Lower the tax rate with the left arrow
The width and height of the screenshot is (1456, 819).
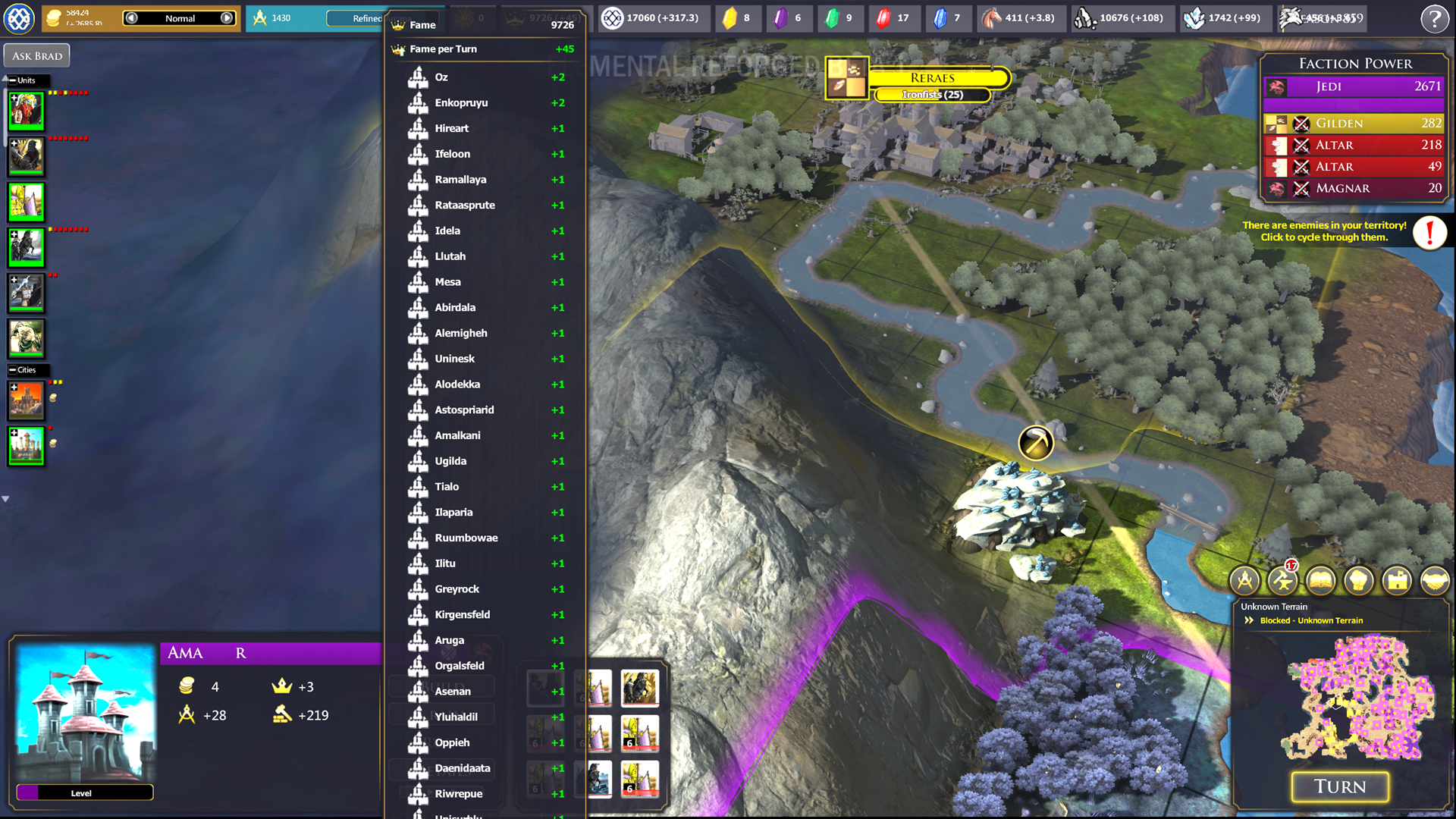tap(131, 18)
